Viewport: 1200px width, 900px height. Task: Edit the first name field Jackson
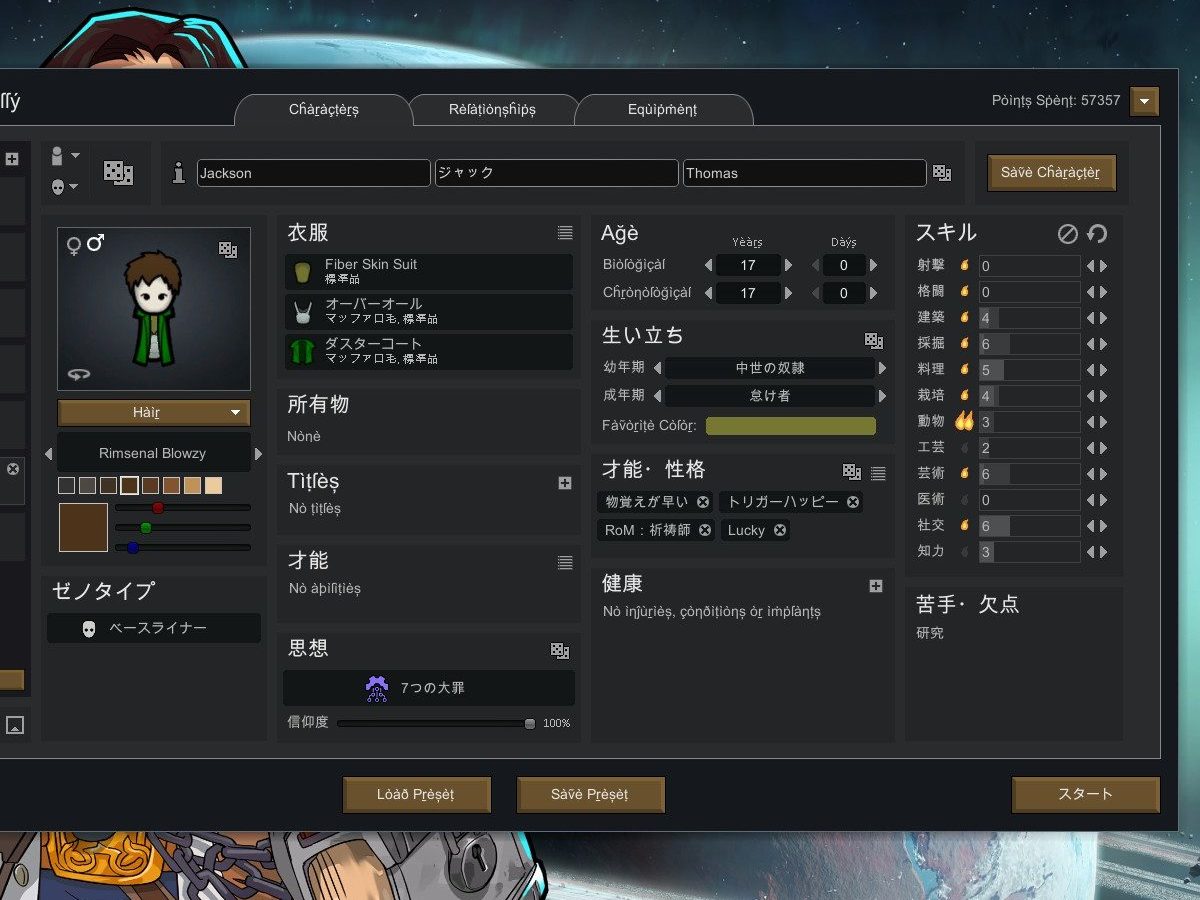313,173
